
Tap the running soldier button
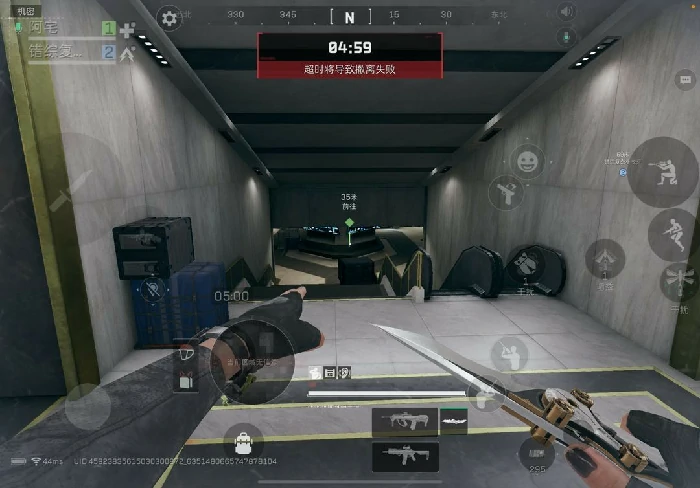[x=671, y=232]
